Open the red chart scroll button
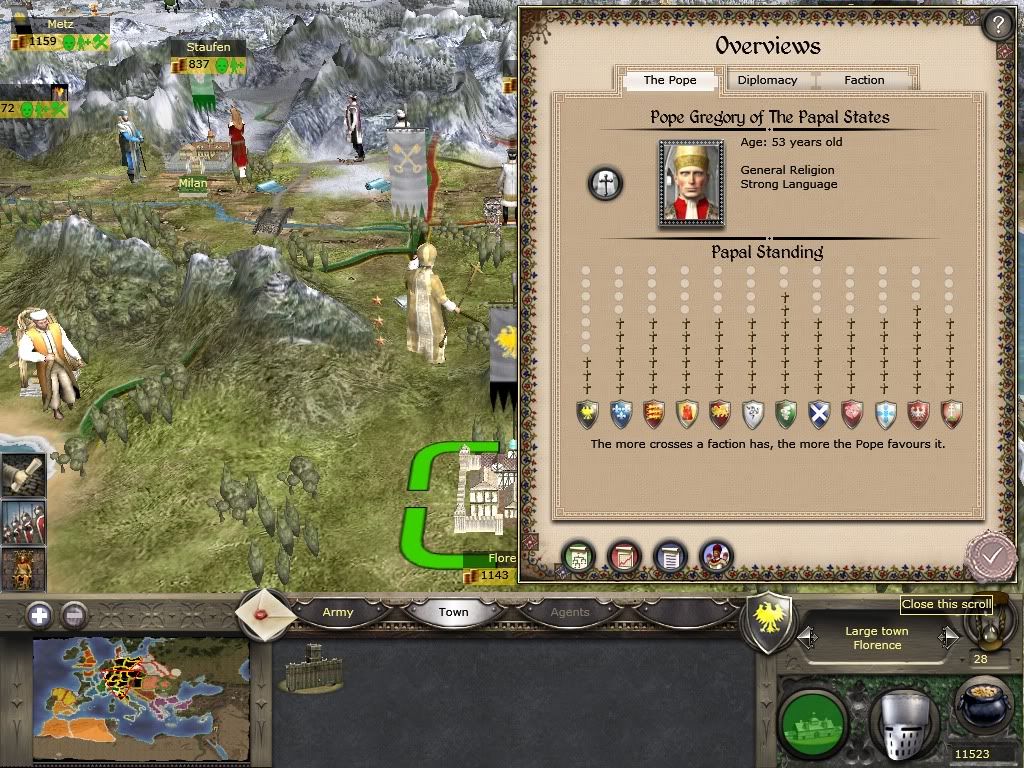This screenshot has width=1024, height=768. click(x=624, y=557)
